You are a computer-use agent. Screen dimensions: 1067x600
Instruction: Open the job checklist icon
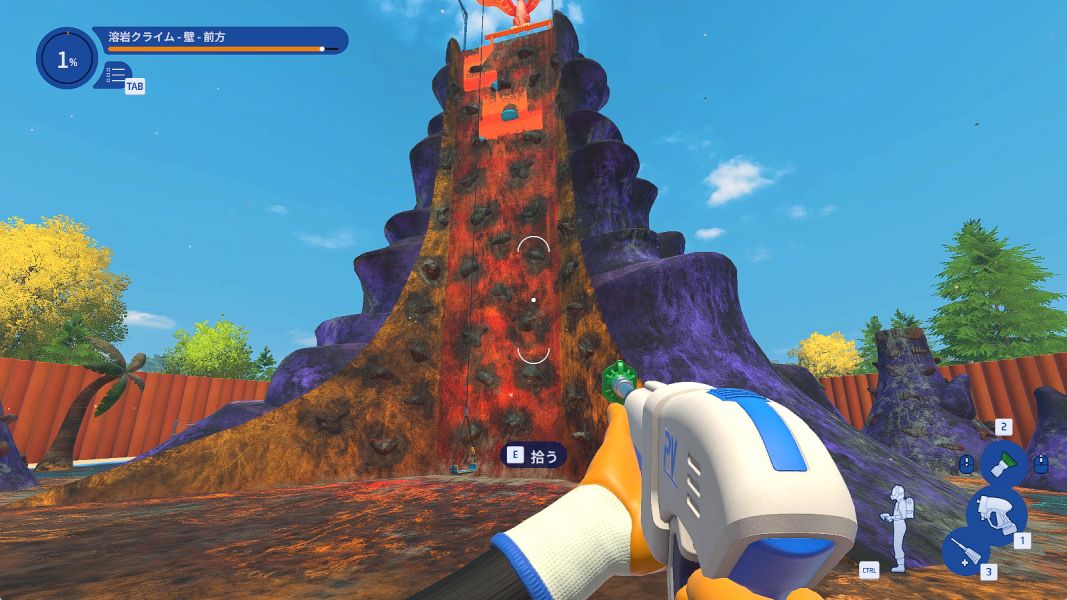[x=115, y=74]
